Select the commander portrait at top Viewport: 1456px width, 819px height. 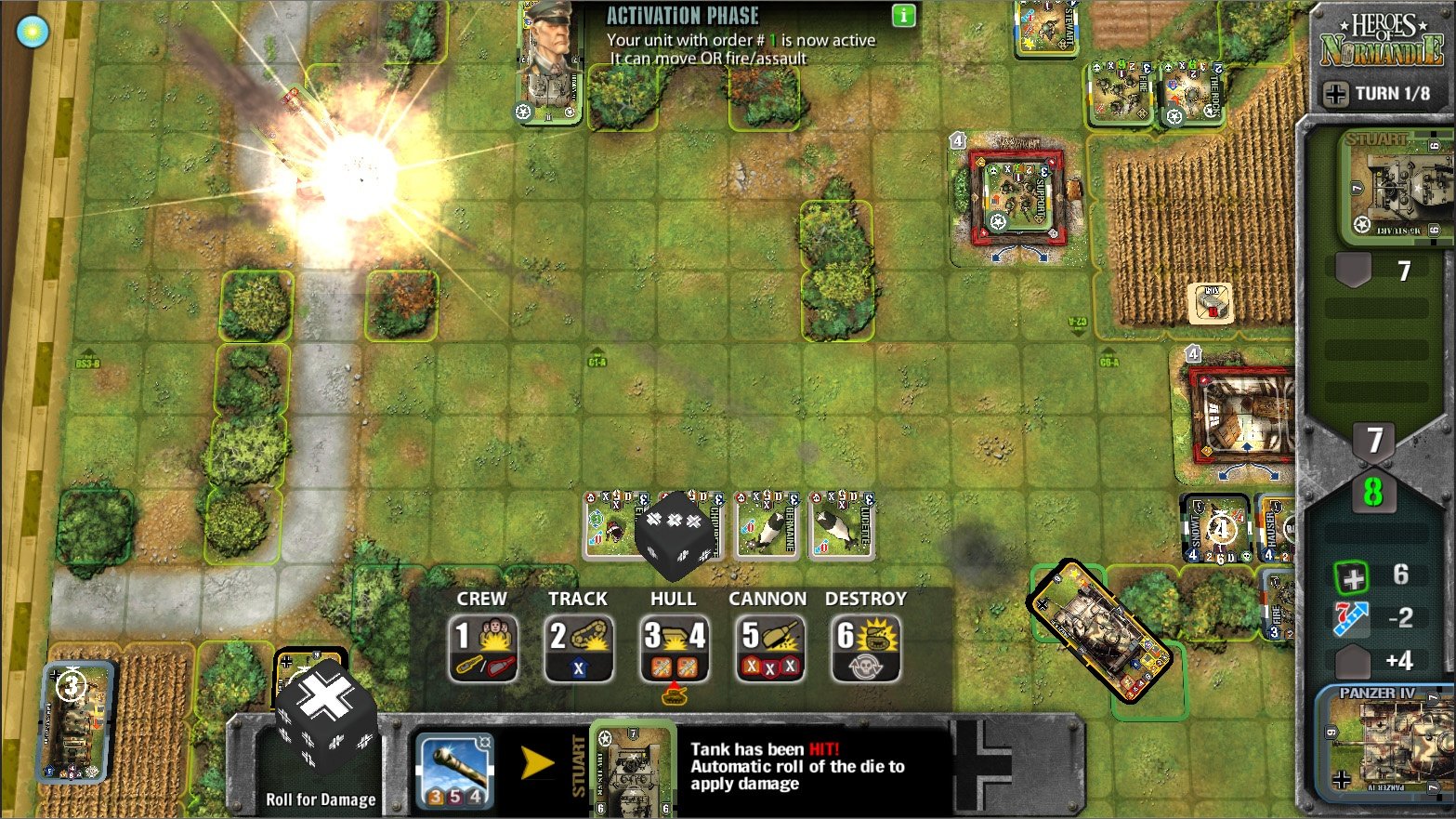point(550,63)
